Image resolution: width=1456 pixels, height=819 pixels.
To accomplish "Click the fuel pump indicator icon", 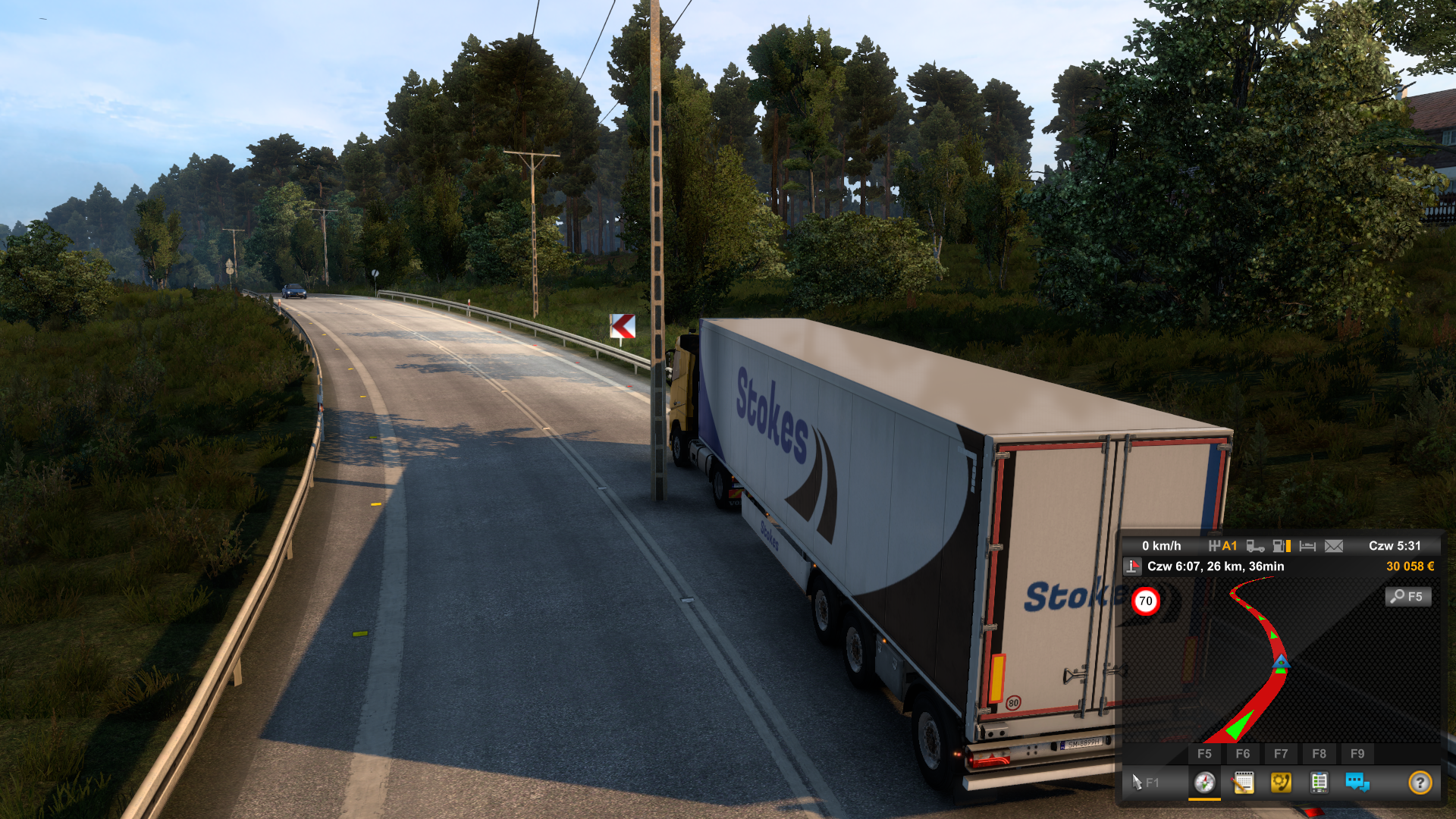I will tap(1282, 546).
